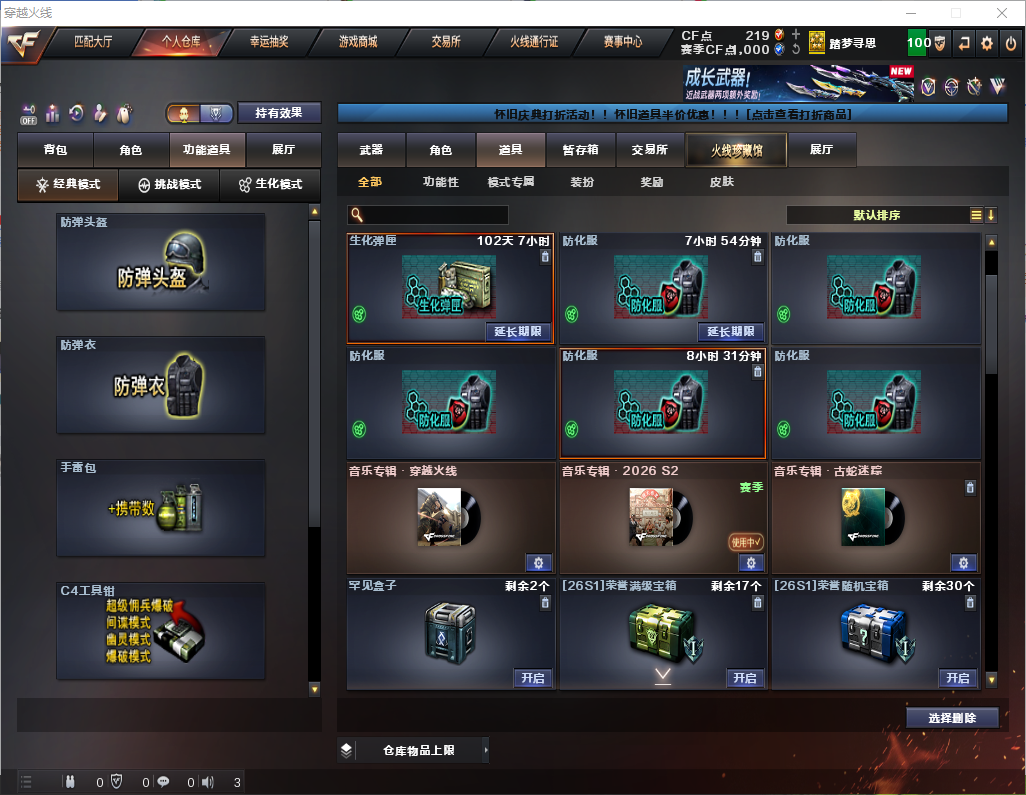Click the 选择删除 button

click(x=952, y=718)
